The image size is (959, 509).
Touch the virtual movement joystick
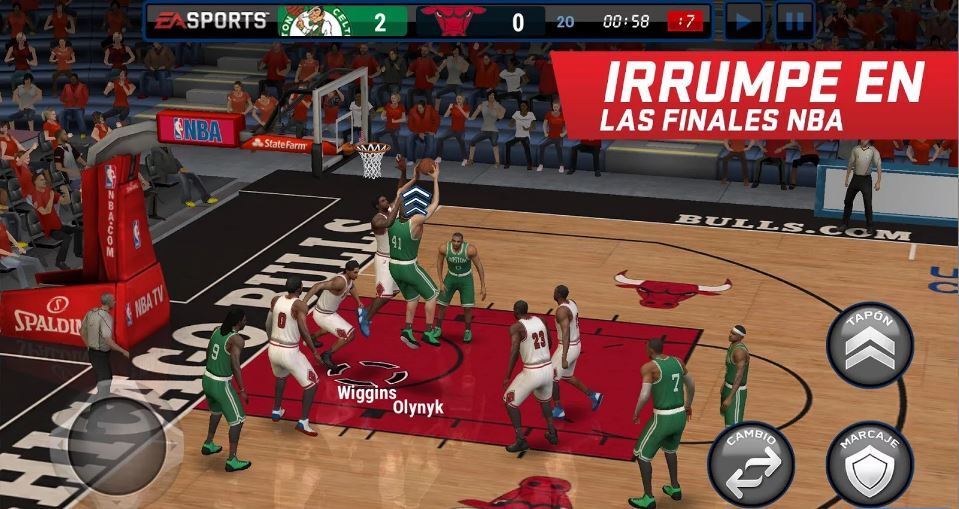click(x=107, y=437)
